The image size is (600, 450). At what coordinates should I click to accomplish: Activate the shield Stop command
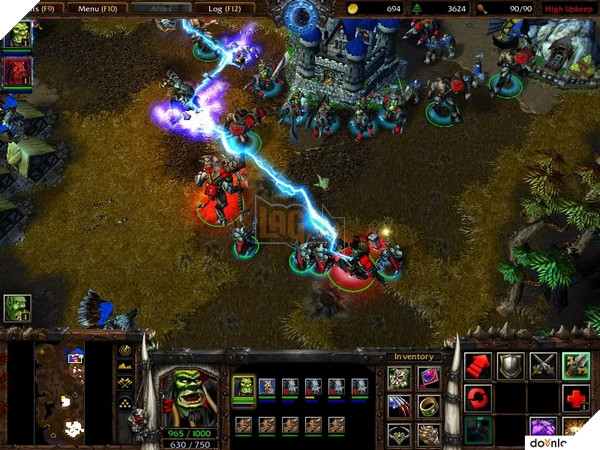(511, 366)
